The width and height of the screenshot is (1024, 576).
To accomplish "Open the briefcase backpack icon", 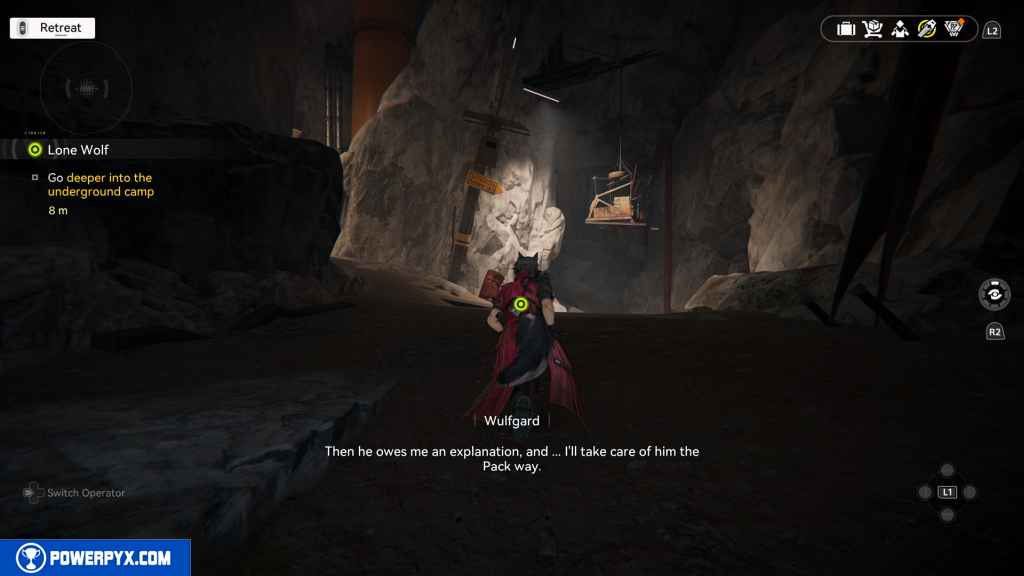I will [846, 29].
